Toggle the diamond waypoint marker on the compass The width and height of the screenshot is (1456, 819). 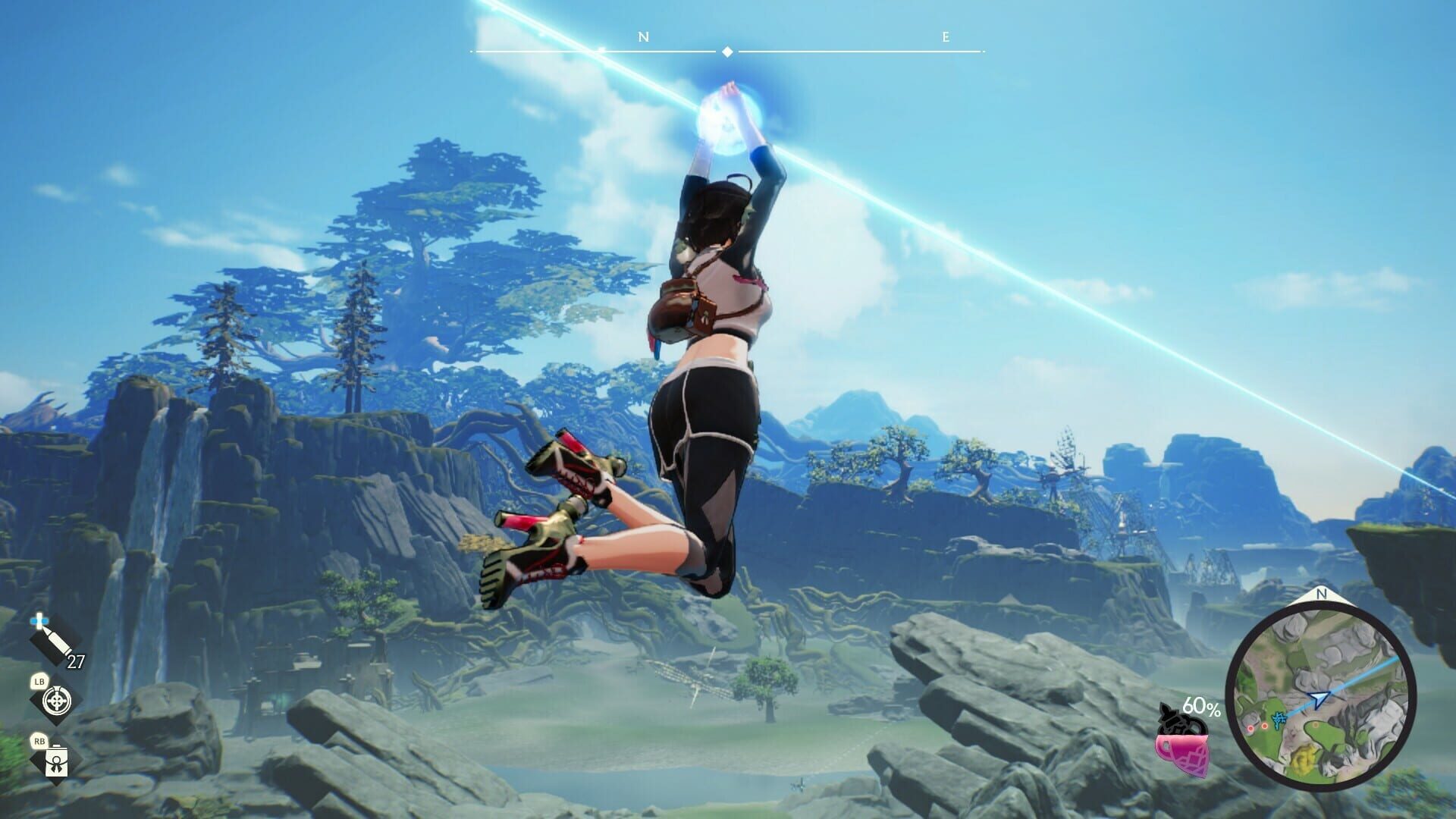click(x=727, y=51)
